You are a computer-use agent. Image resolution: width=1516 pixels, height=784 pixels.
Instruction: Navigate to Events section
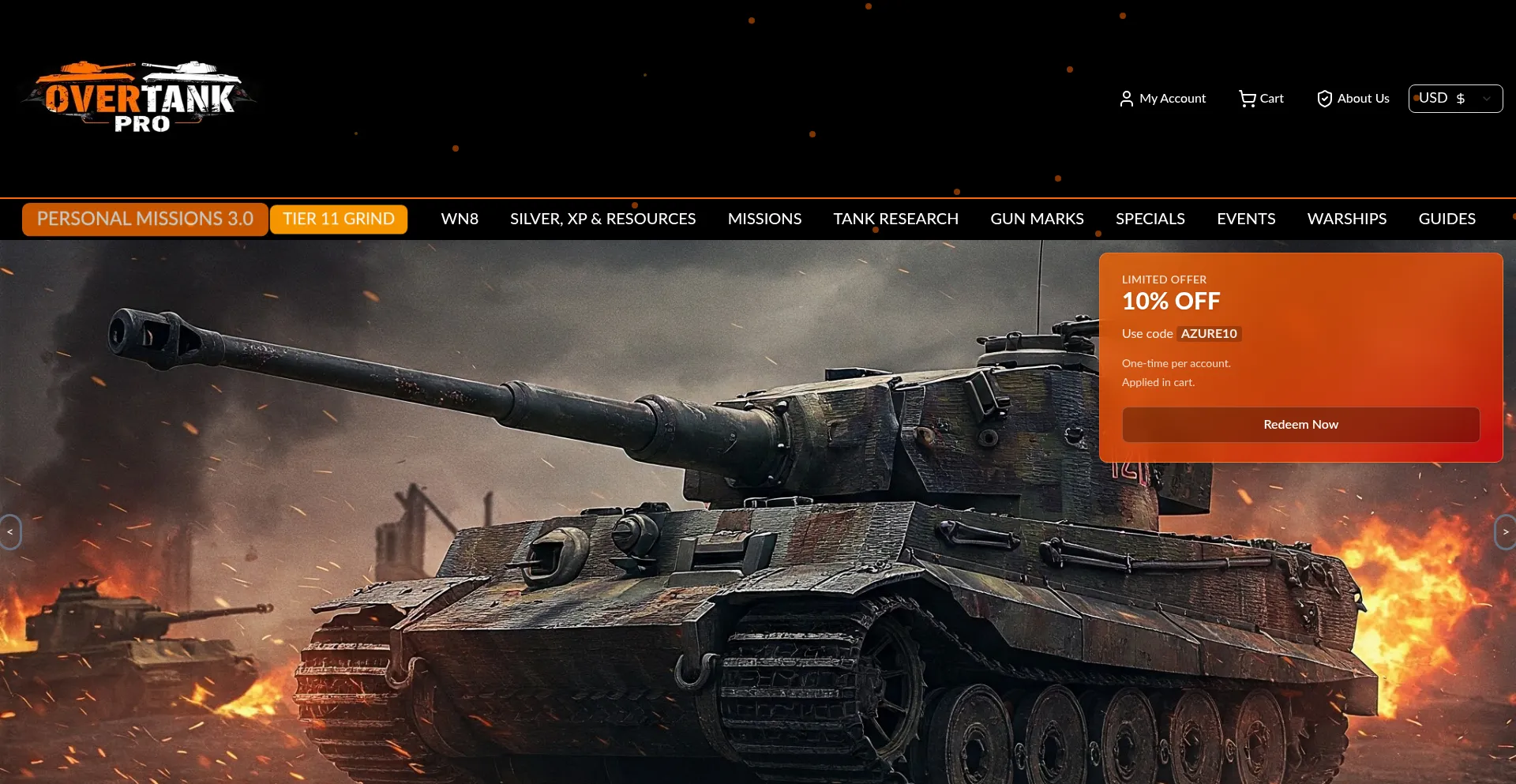point(1246,219)
